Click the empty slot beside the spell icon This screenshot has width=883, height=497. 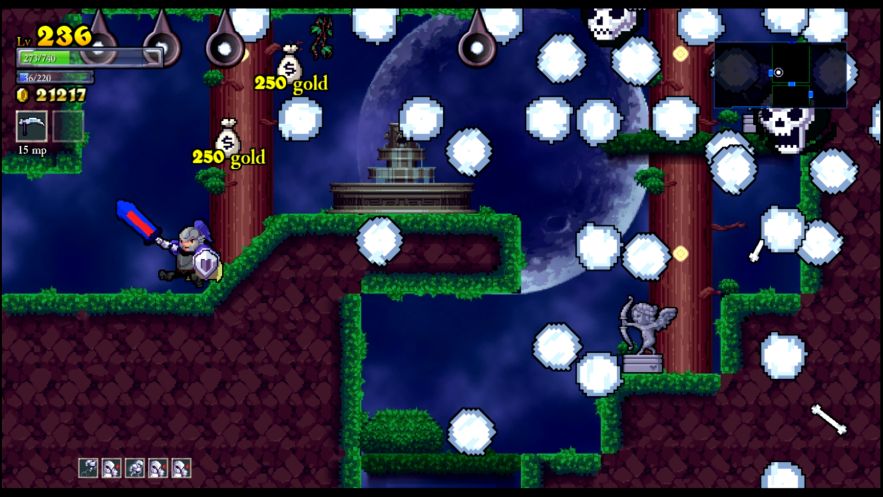(68, 125)
